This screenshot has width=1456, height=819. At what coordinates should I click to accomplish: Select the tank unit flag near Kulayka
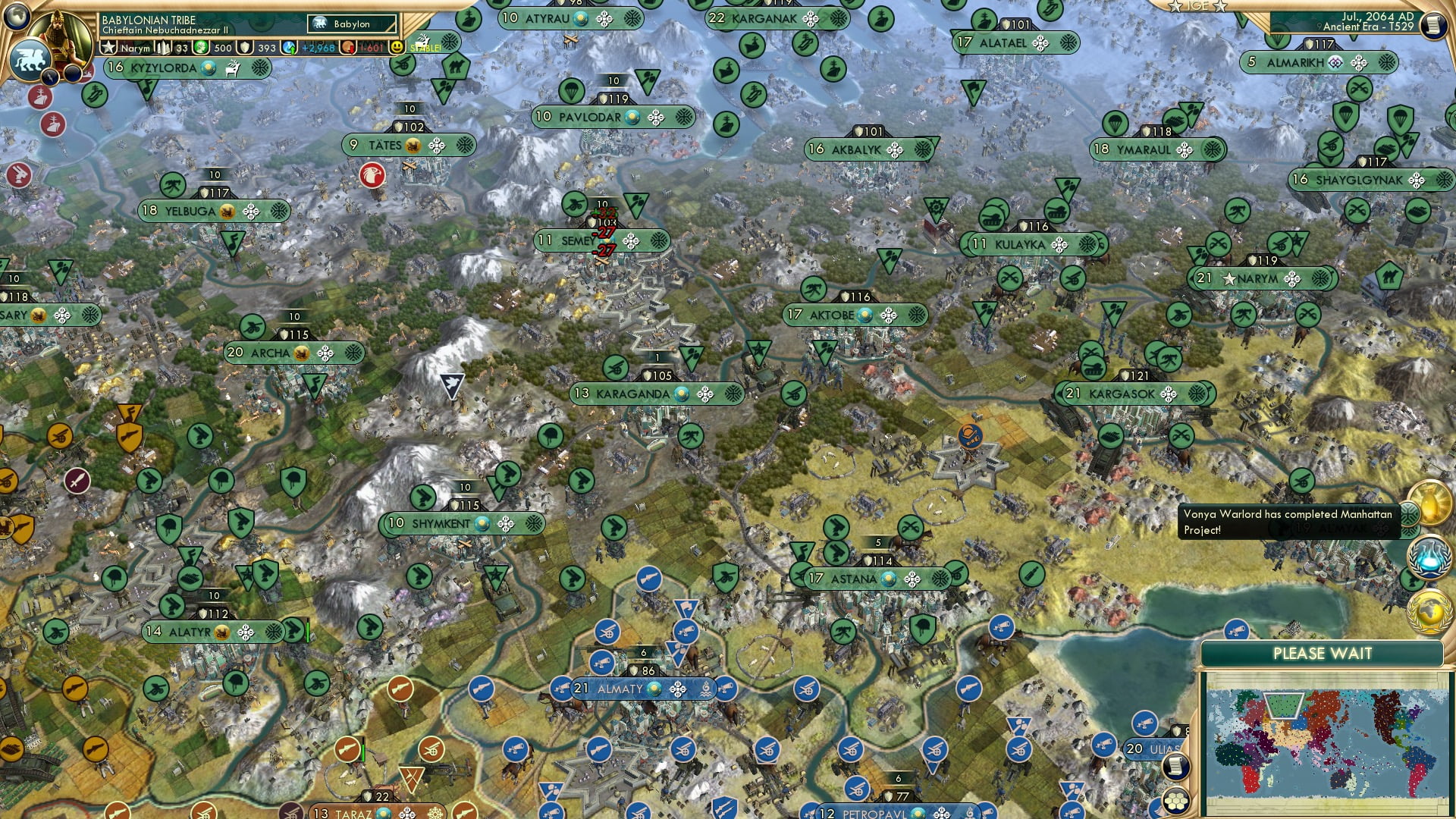pyautogui.click(x=992, y=219)
